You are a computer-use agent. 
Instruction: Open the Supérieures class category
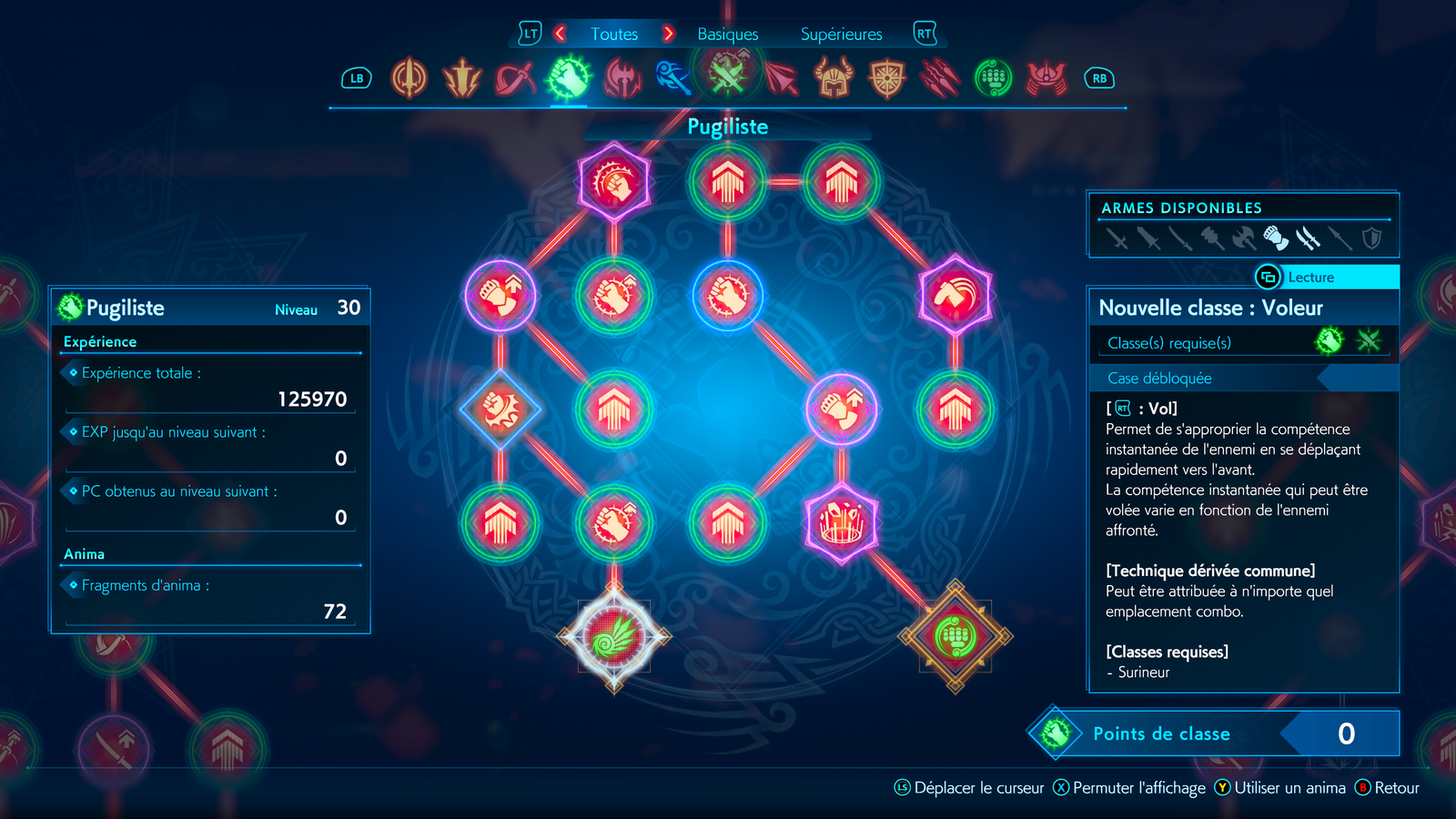coord(841,35)
